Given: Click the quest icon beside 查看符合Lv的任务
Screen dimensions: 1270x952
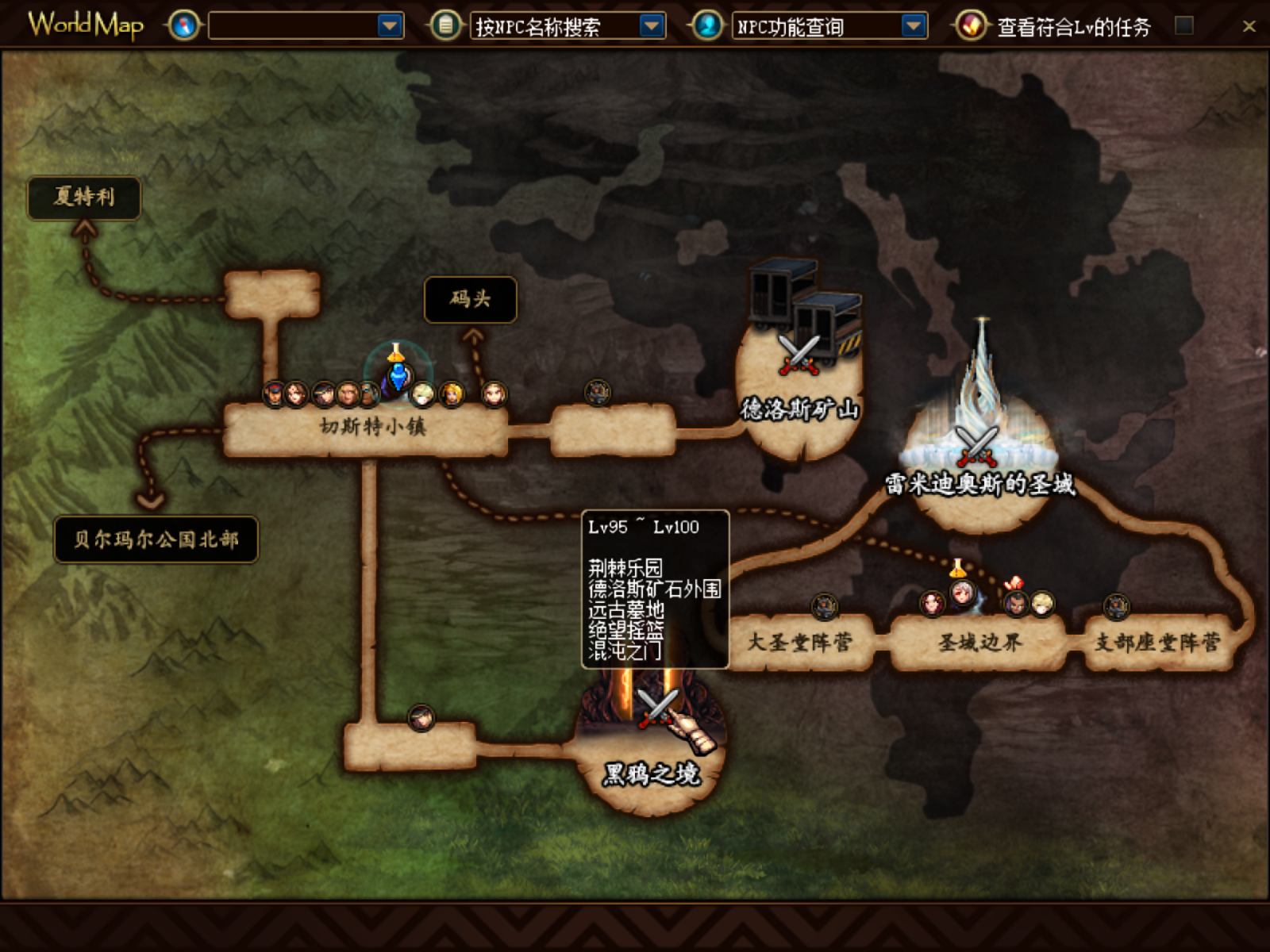Looking at the screenshot, I should [x=970, y=26].
